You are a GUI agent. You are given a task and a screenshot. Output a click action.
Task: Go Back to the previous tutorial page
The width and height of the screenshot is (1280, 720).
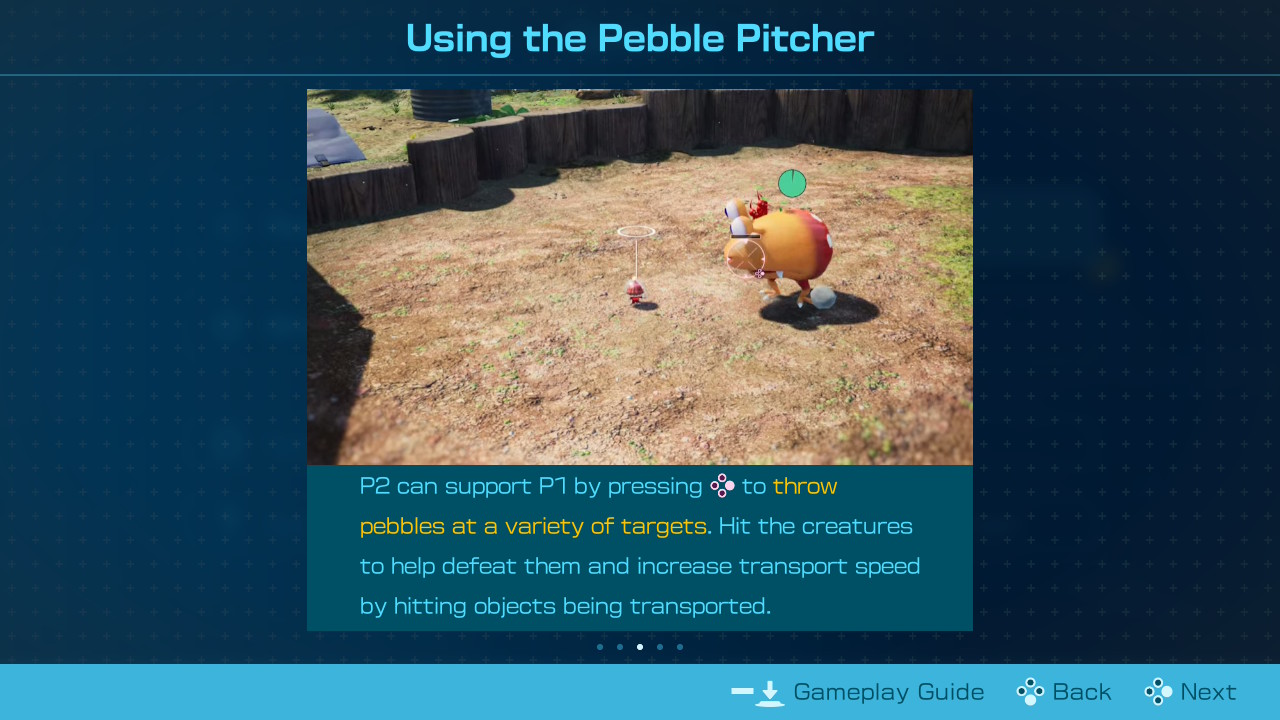[x=1065, y=692]
